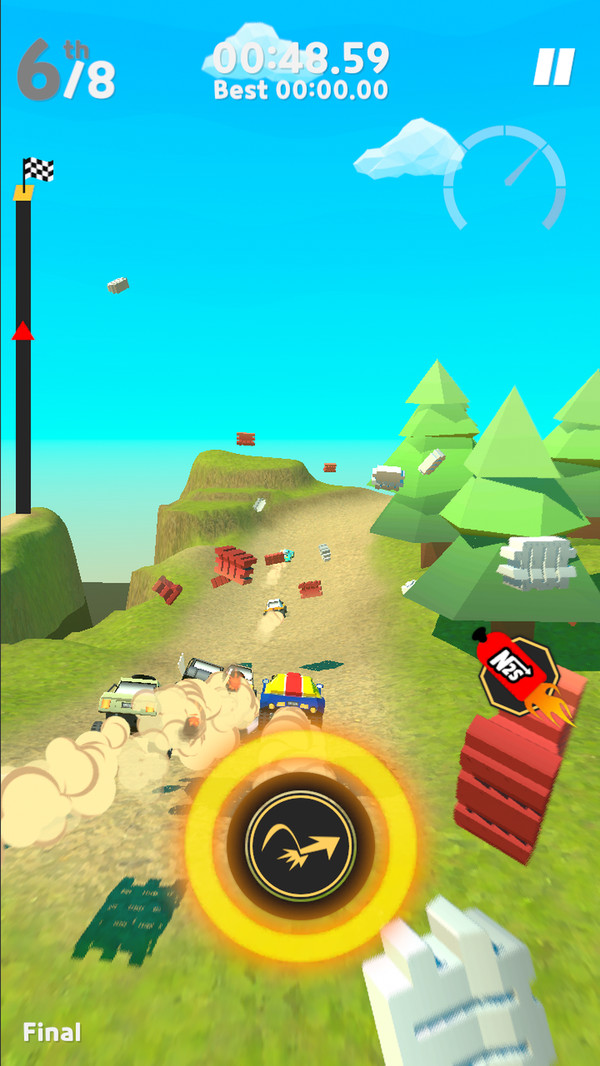Pause the race

point(553,67)
